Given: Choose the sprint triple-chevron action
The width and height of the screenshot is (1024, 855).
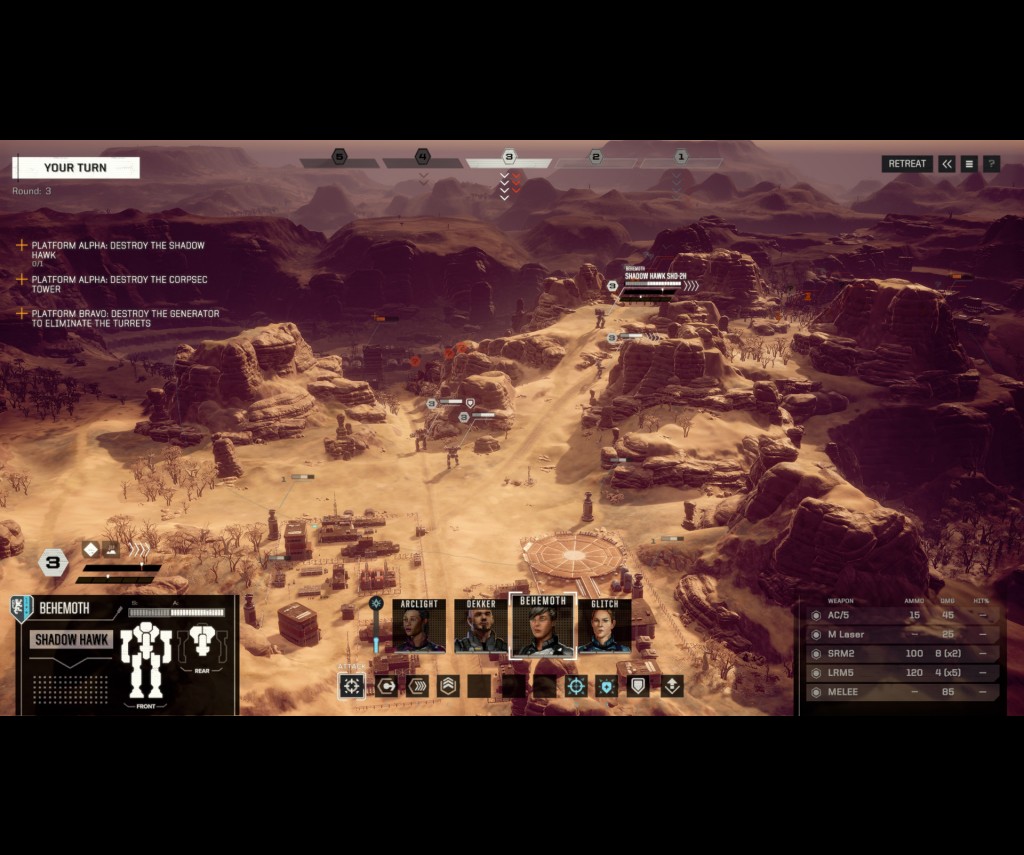Looking at the screenshot, I should pyautogui.click(x=417, y=686).
